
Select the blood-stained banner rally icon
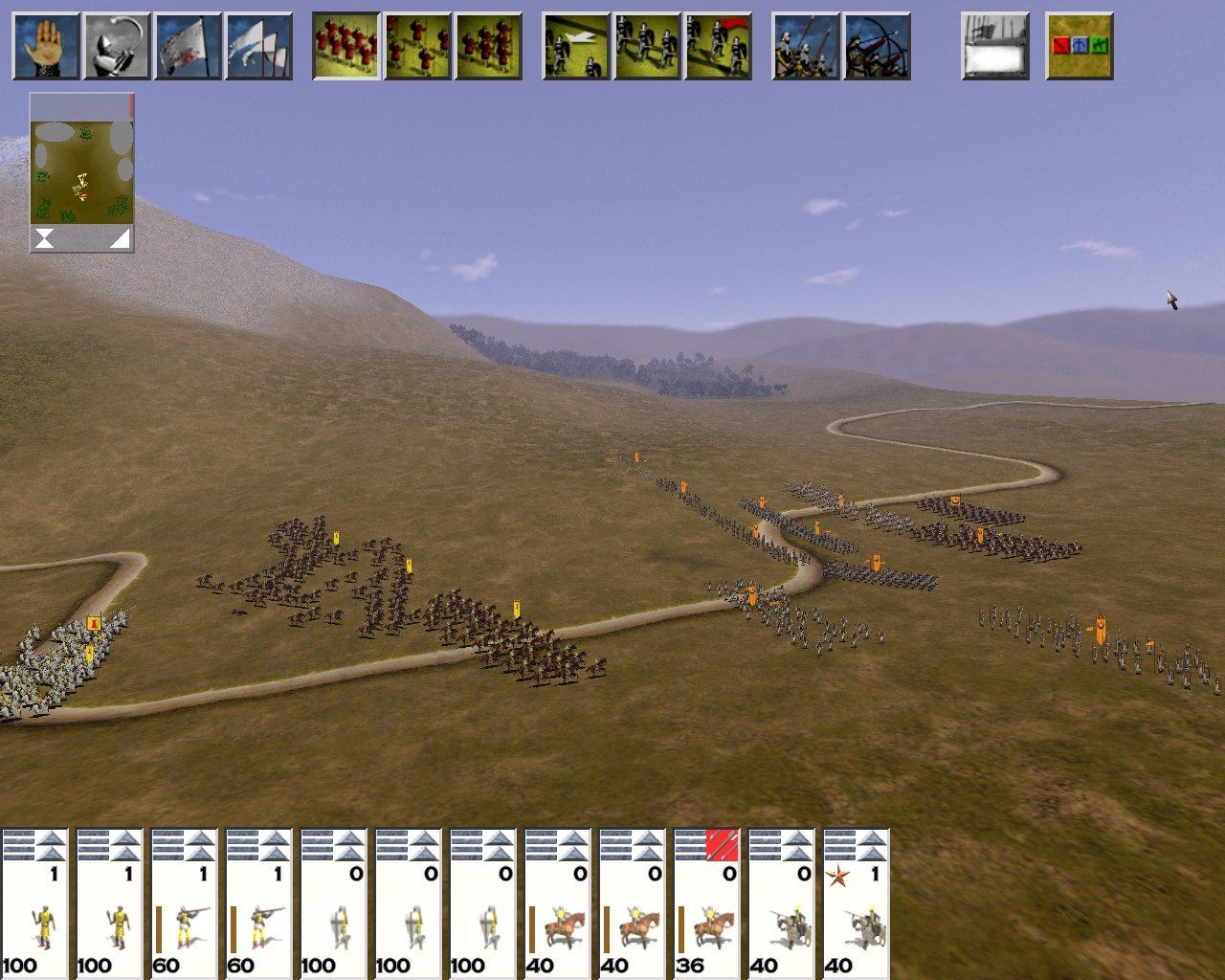pos(188,45)
